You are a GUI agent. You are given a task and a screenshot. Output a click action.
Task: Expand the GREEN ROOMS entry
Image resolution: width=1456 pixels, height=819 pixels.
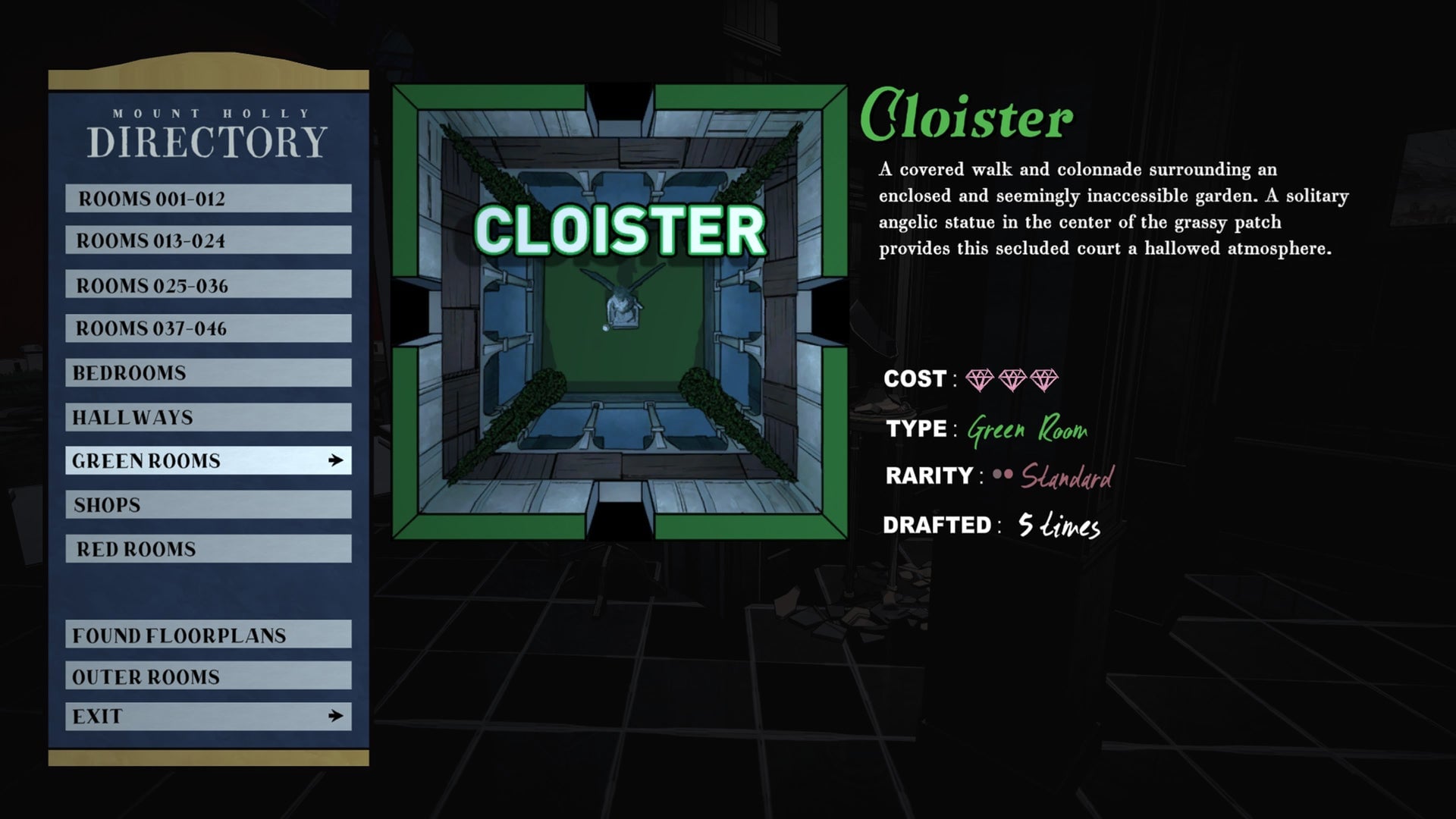(209, 460)
